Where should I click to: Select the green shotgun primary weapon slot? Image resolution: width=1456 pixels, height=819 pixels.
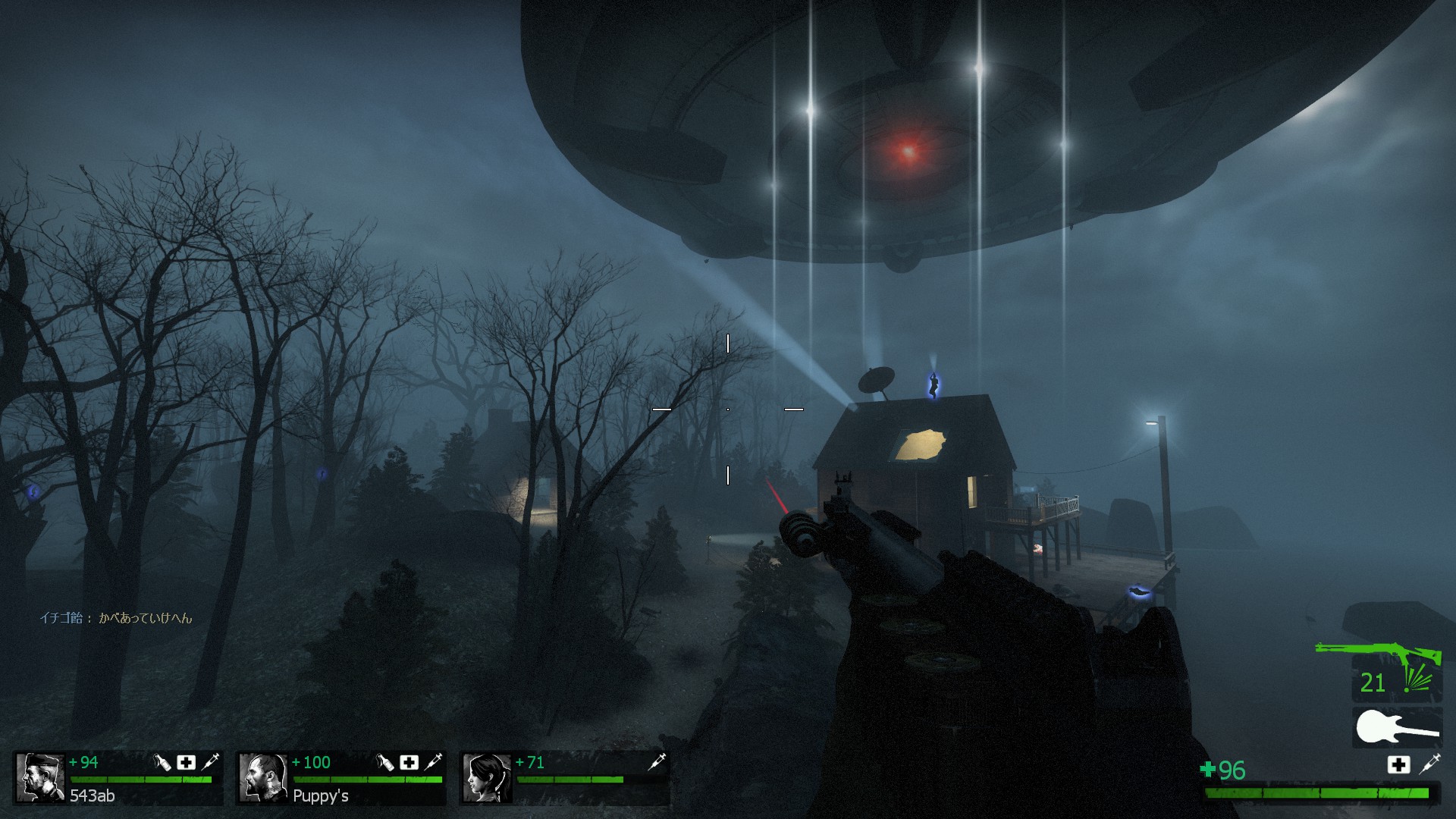point(1378,653)
